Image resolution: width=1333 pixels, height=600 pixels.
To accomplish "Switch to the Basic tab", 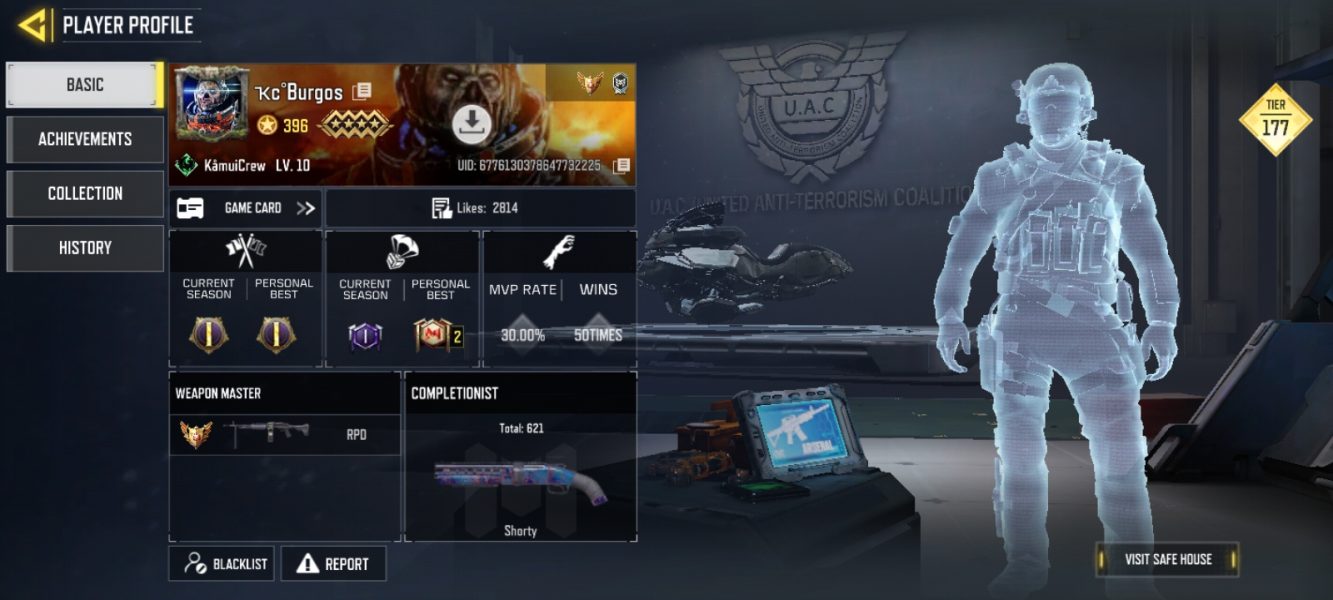I will point(84,85).
